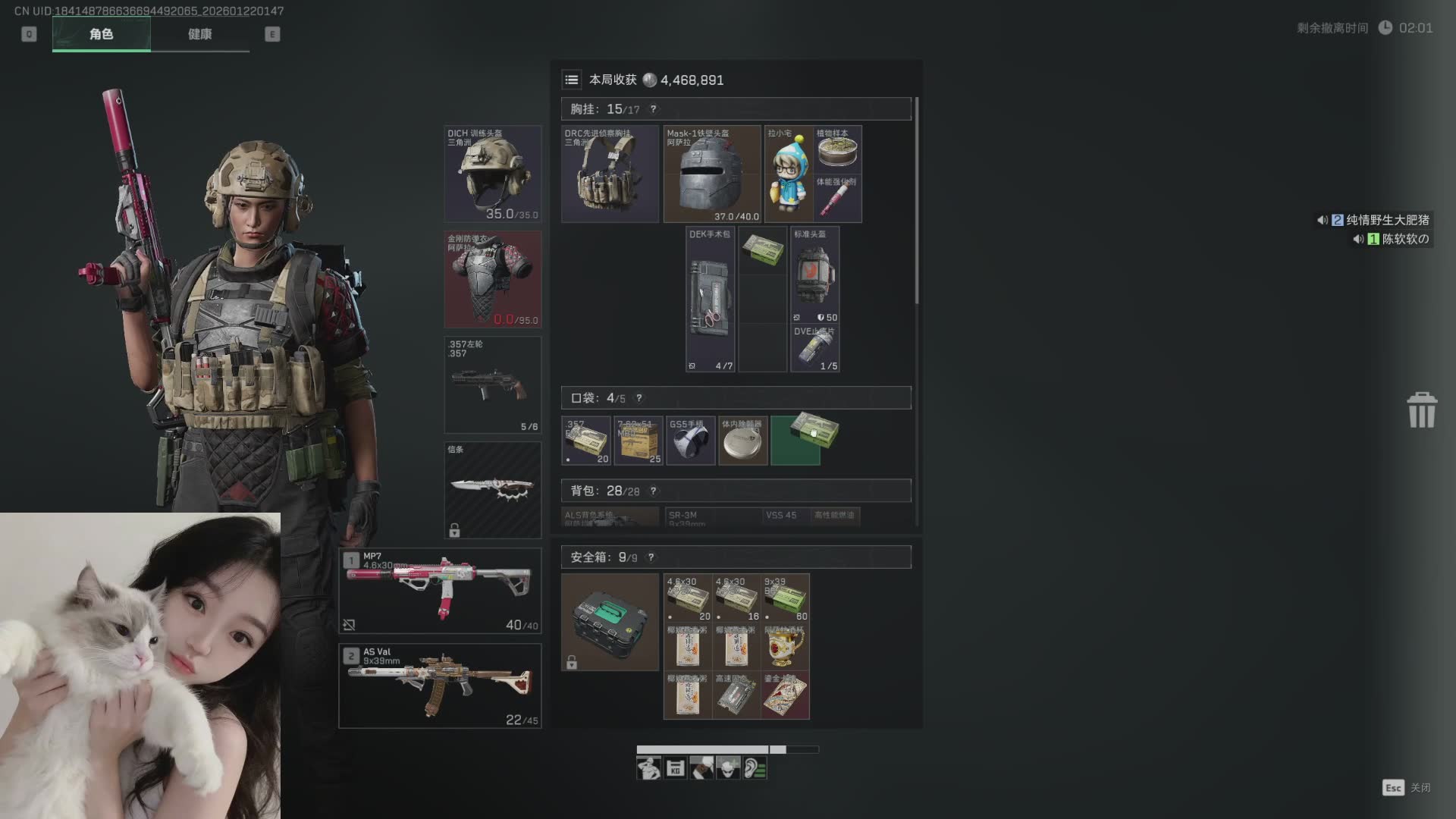Pick the AS Val weapon slot
1456x819 pixels.
tap(440, 686)
